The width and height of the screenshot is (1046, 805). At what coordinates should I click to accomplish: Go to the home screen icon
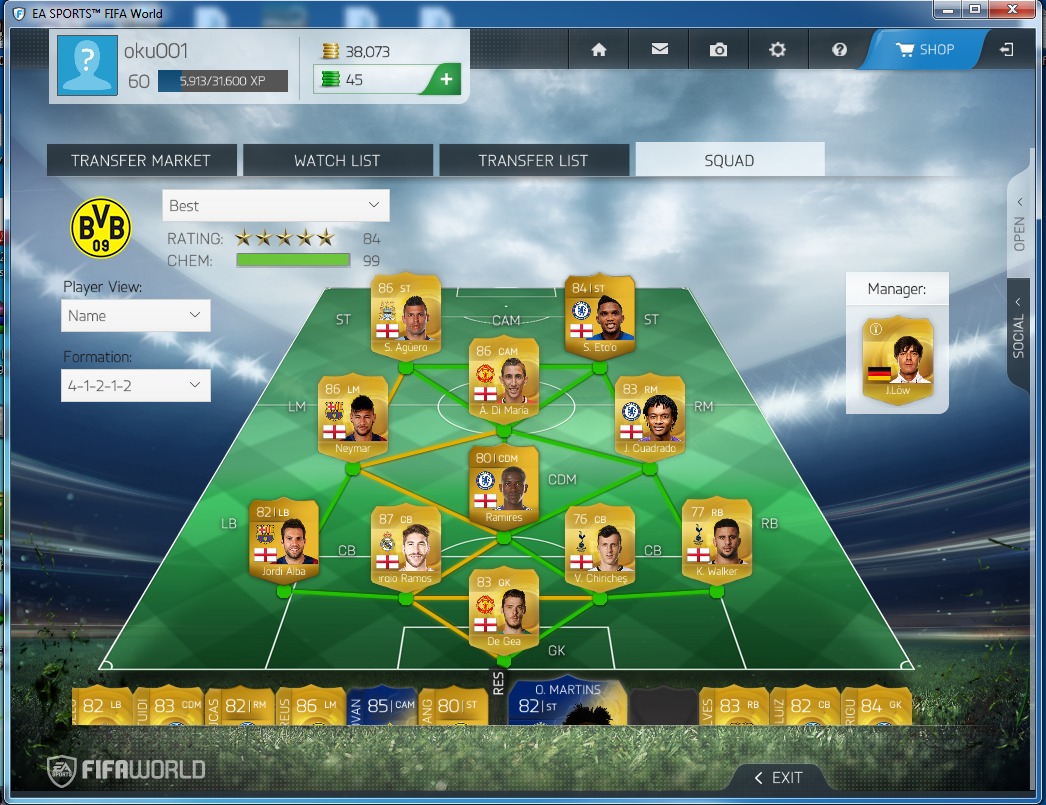(x=599, y=50)
